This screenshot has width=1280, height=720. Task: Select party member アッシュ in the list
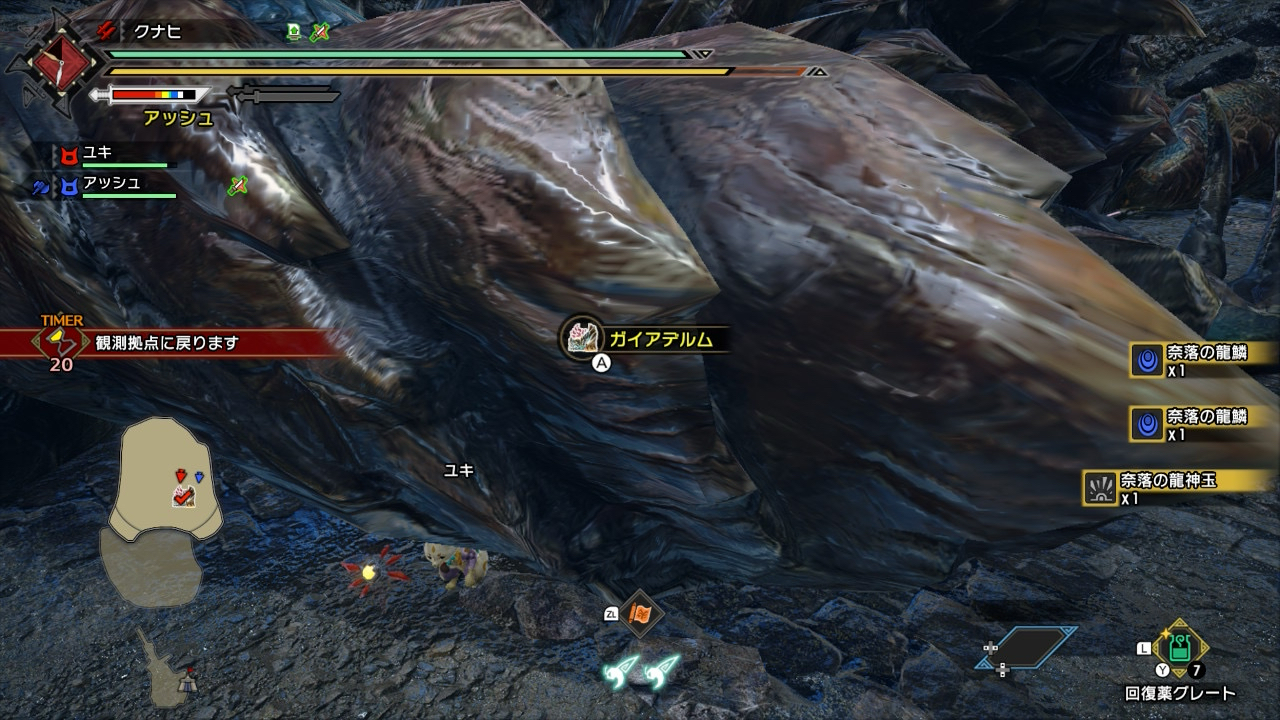click(x=112, y=184)
